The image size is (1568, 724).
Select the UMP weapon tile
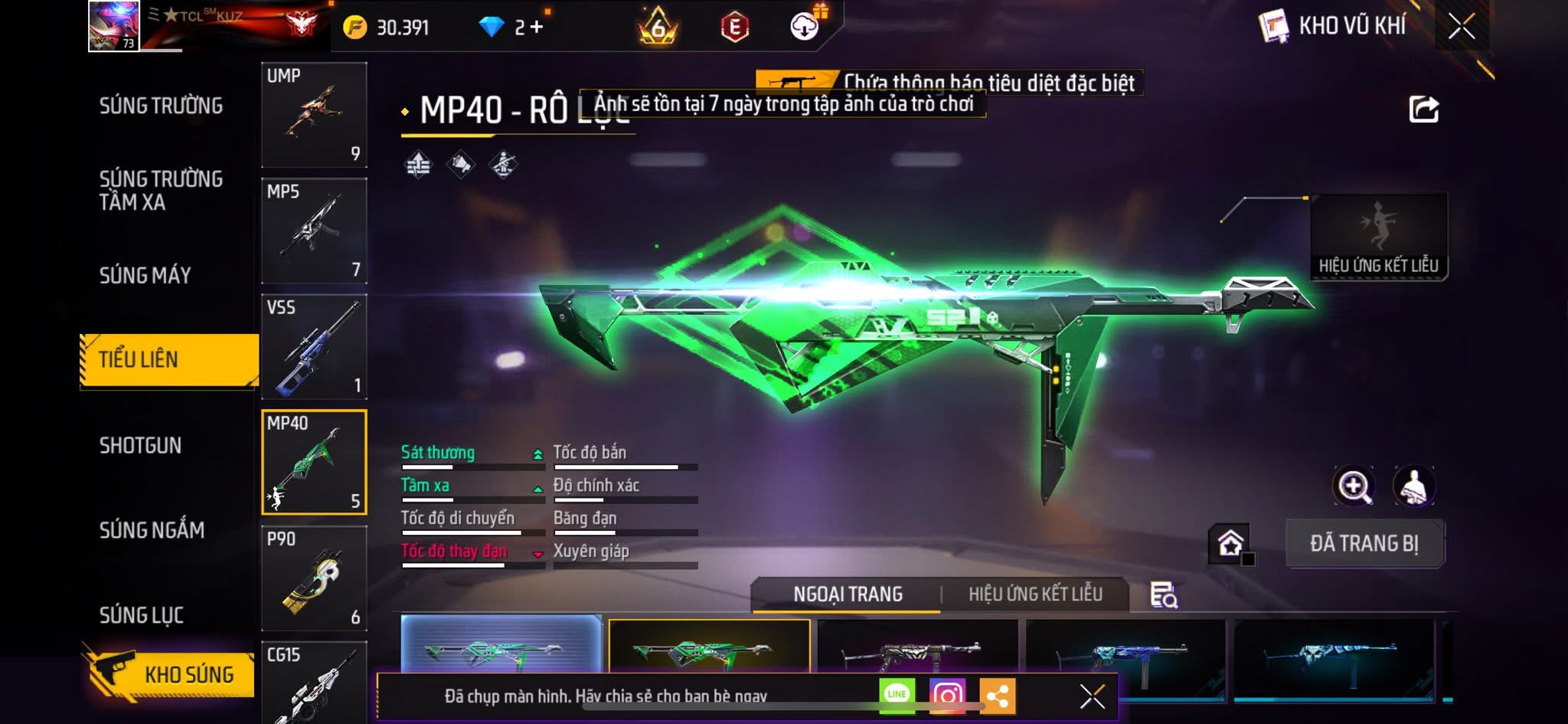point(314,115)
